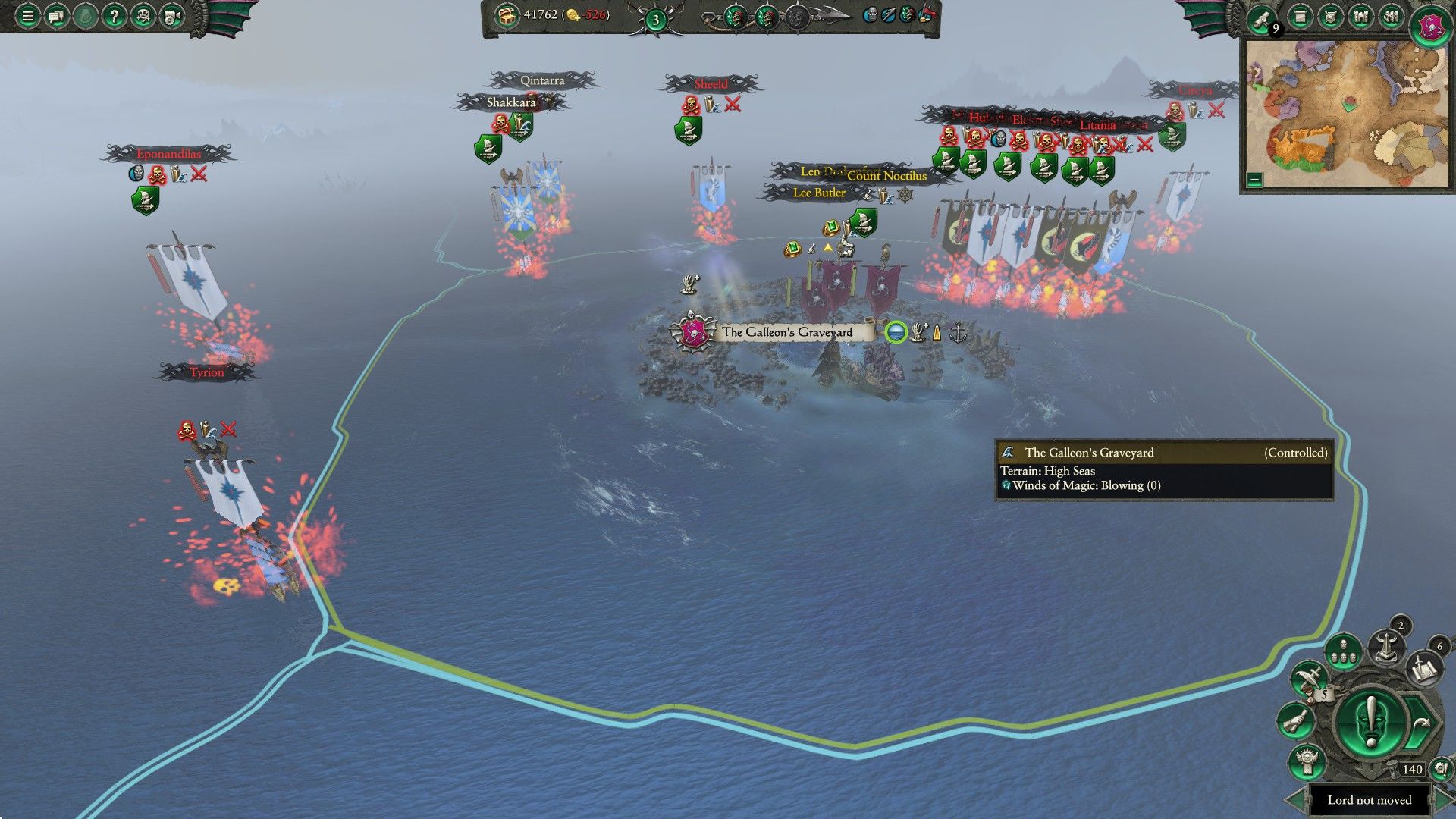Open the camera settings button

[x=171, y=16]
